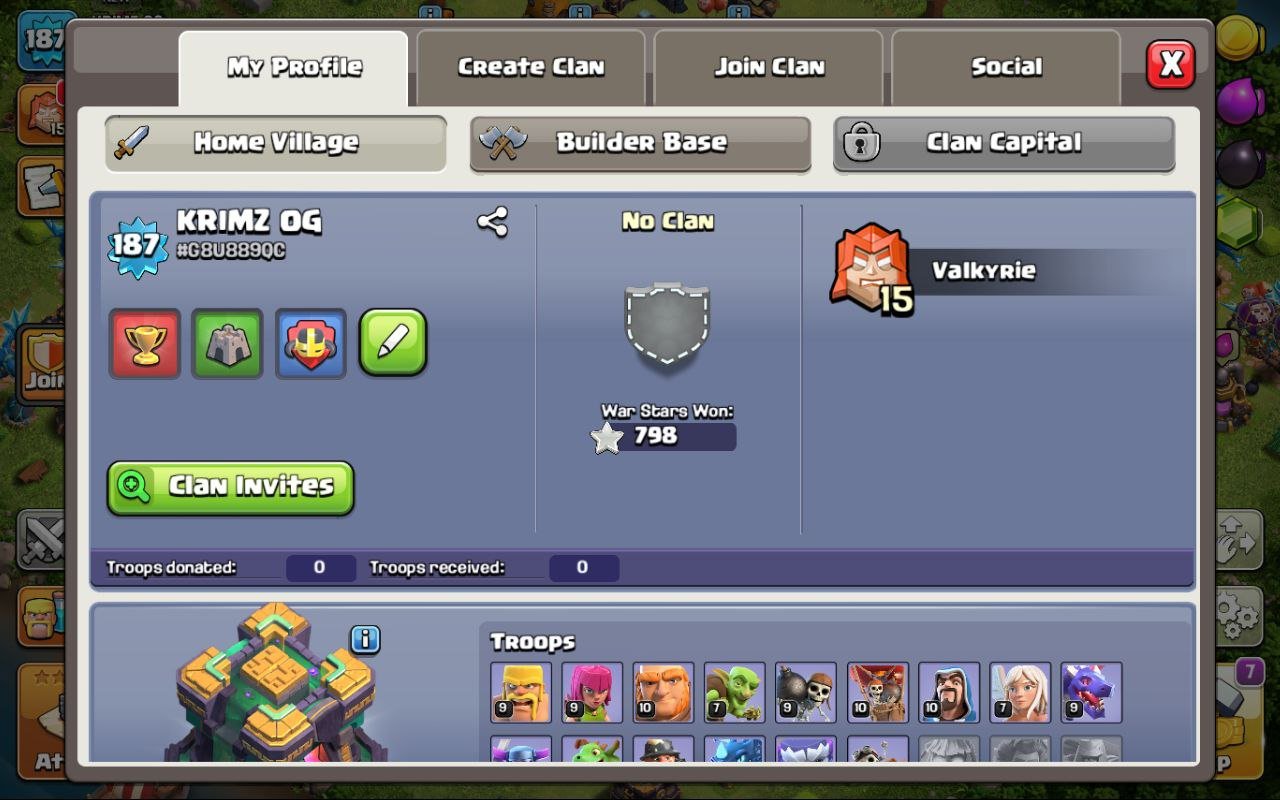This screenshot has height=800, width=1280.
Task: Open the trophy statistics icon
Action: tap(144, 343)
